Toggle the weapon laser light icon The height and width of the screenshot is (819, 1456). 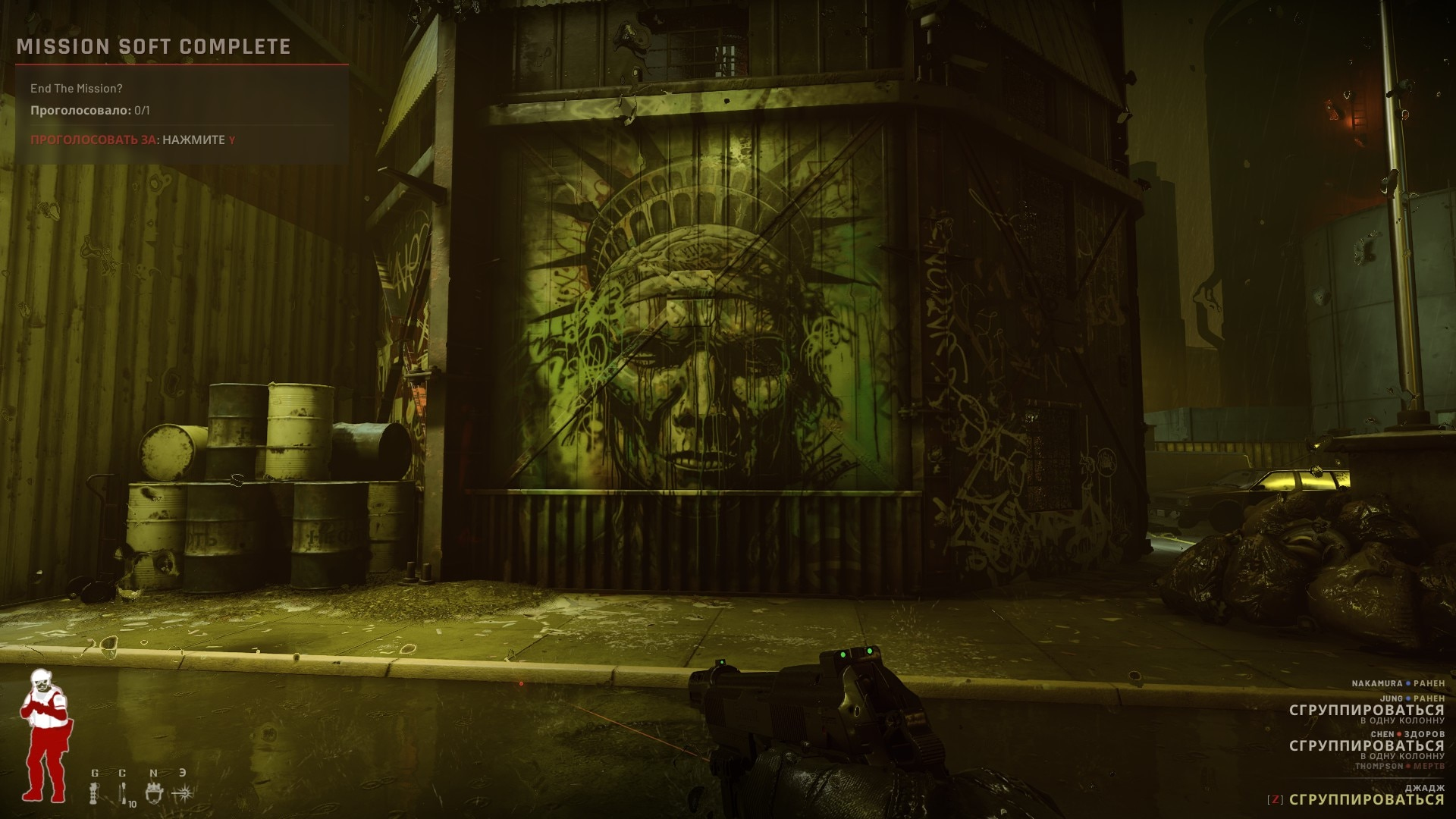183,793
